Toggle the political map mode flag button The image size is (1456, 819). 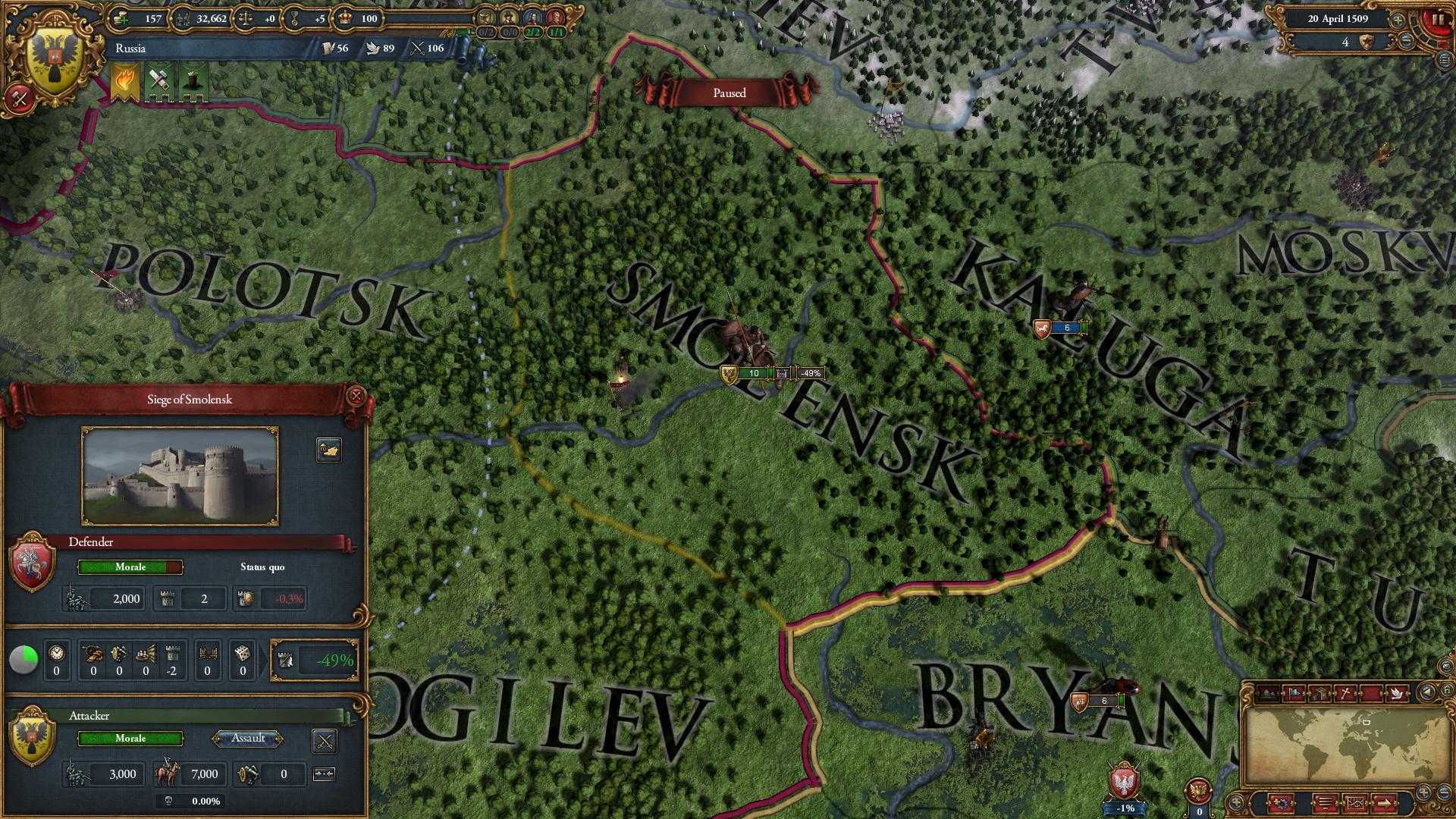[x=1295, y=692]
